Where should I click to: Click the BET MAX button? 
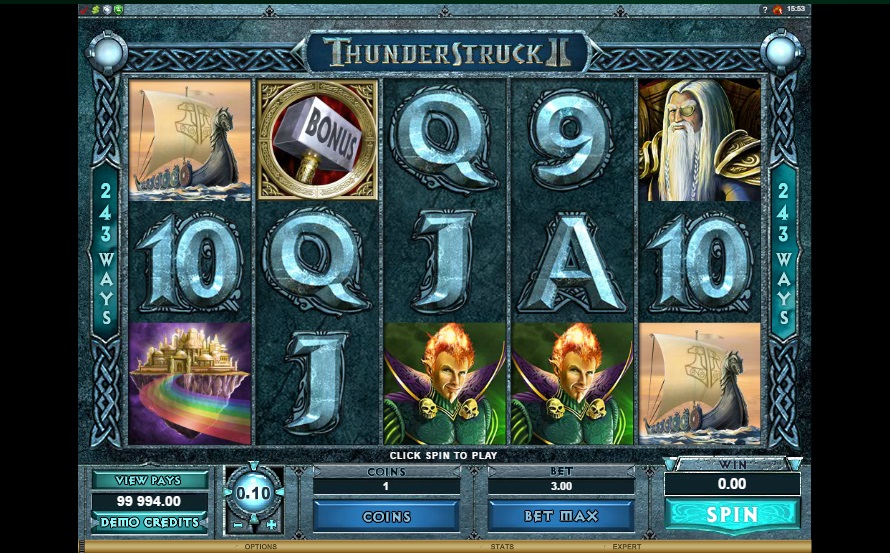[x=561, y=516]
